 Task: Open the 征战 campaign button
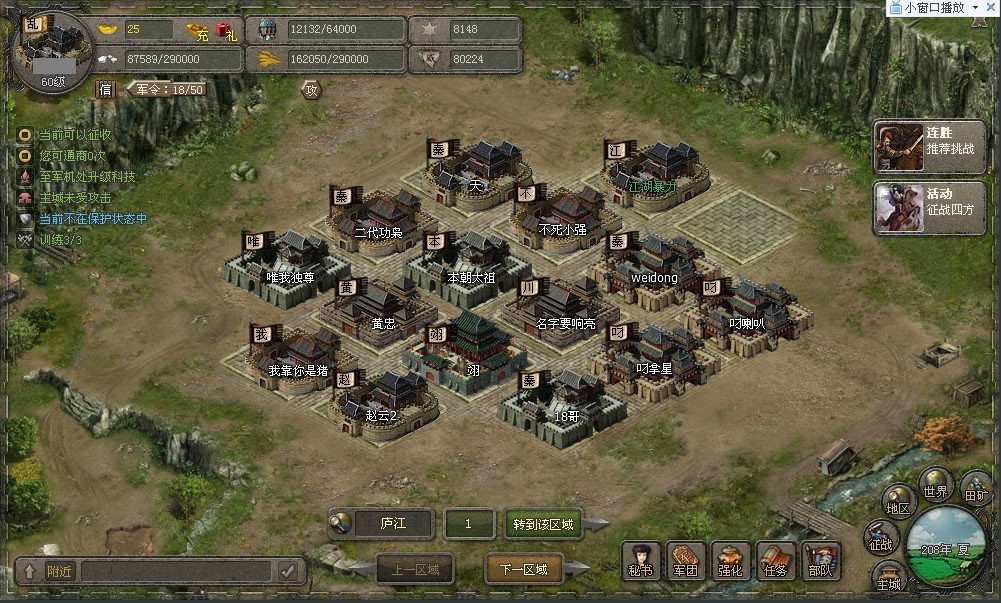(881, 539)
